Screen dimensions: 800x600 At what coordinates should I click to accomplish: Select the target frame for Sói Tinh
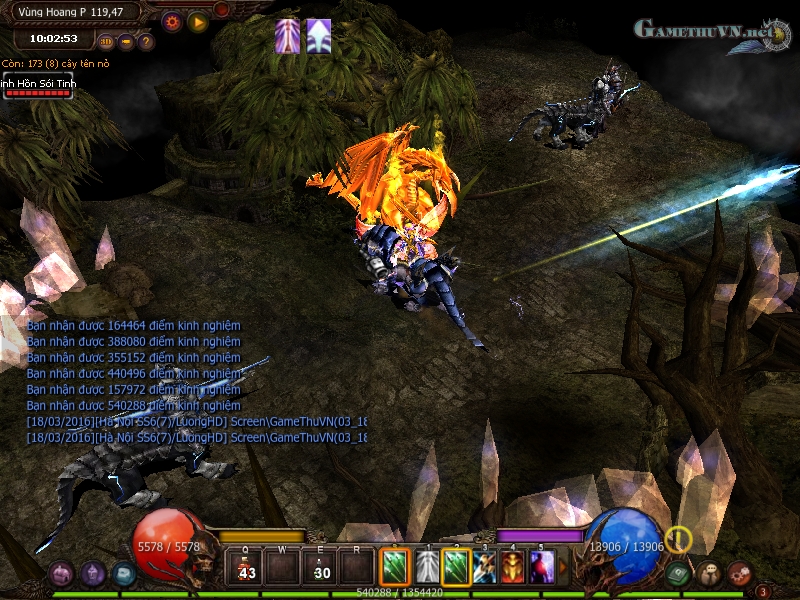[36, 87]
